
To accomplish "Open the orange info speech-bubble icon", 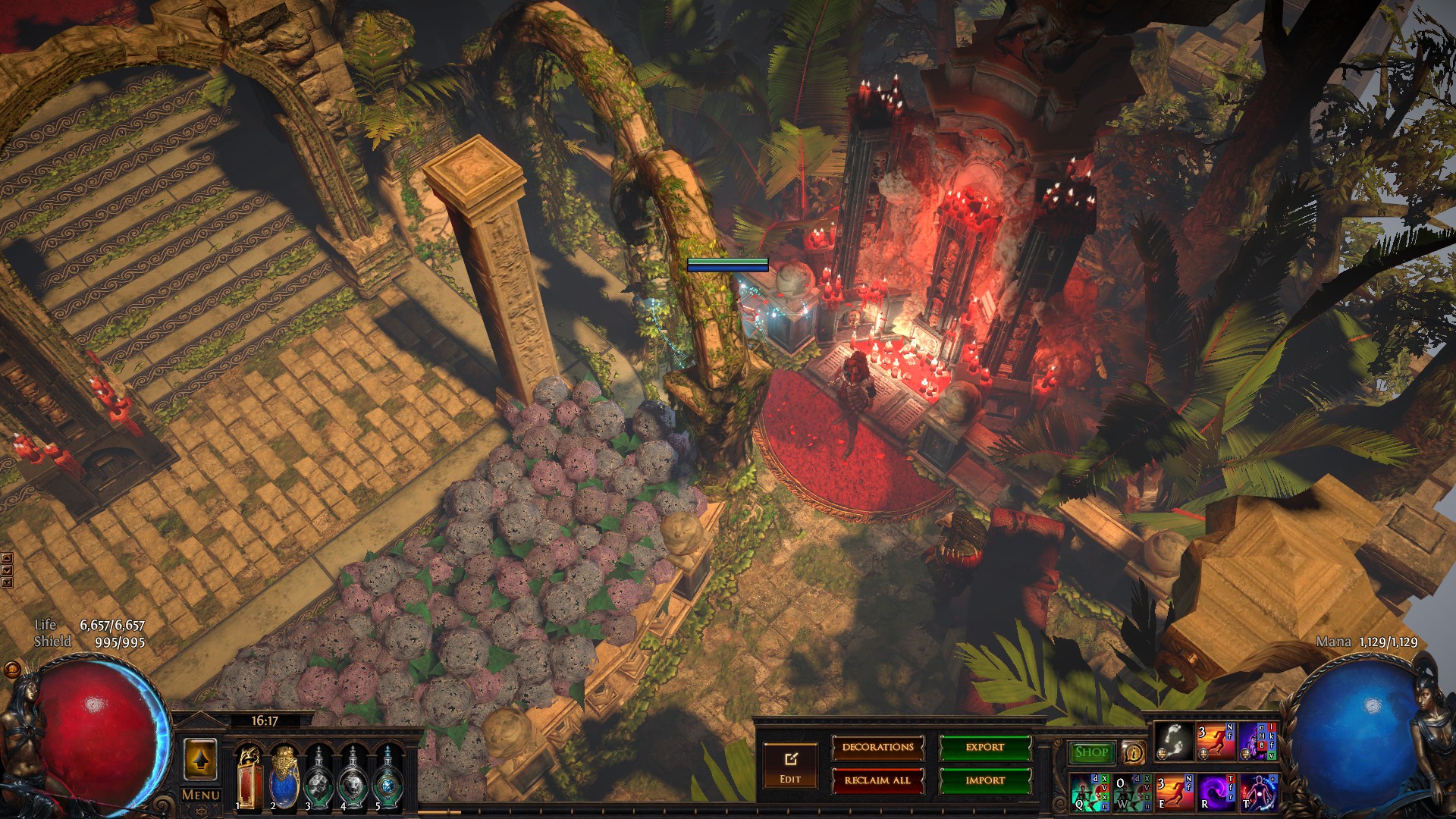I will tap(1133, 753).
